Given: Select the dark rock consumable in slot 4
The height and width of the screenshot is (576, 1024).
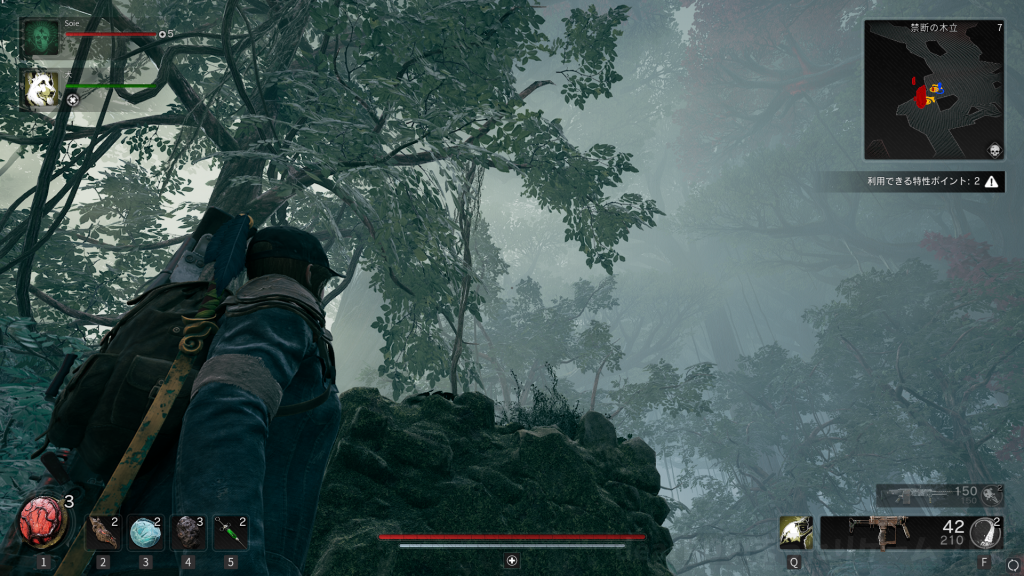Looking at the screenshot, I should tap(188, 533).
